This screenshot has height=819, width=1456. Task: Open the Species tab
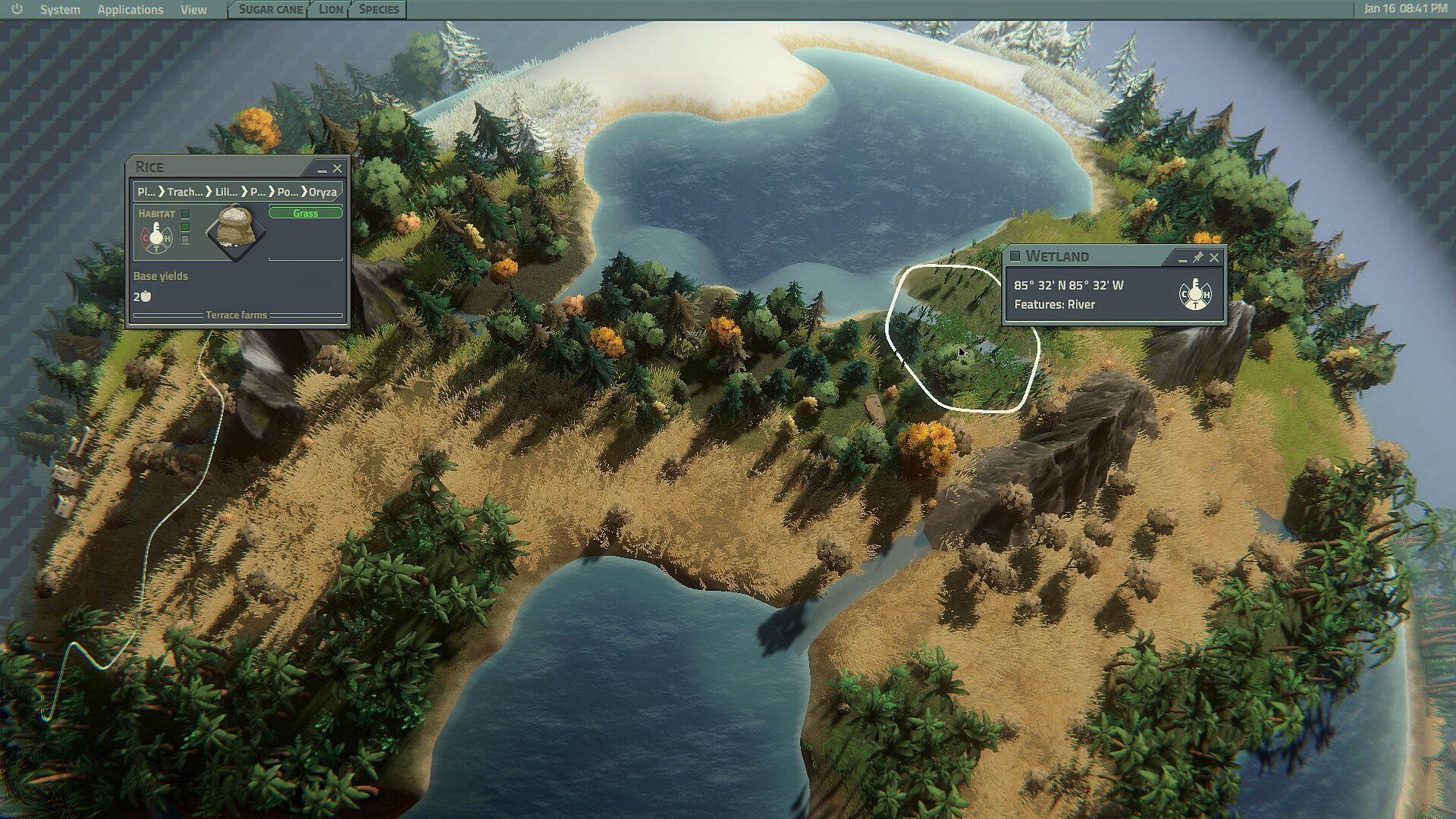pyautogui.click(x=378, y=9)
